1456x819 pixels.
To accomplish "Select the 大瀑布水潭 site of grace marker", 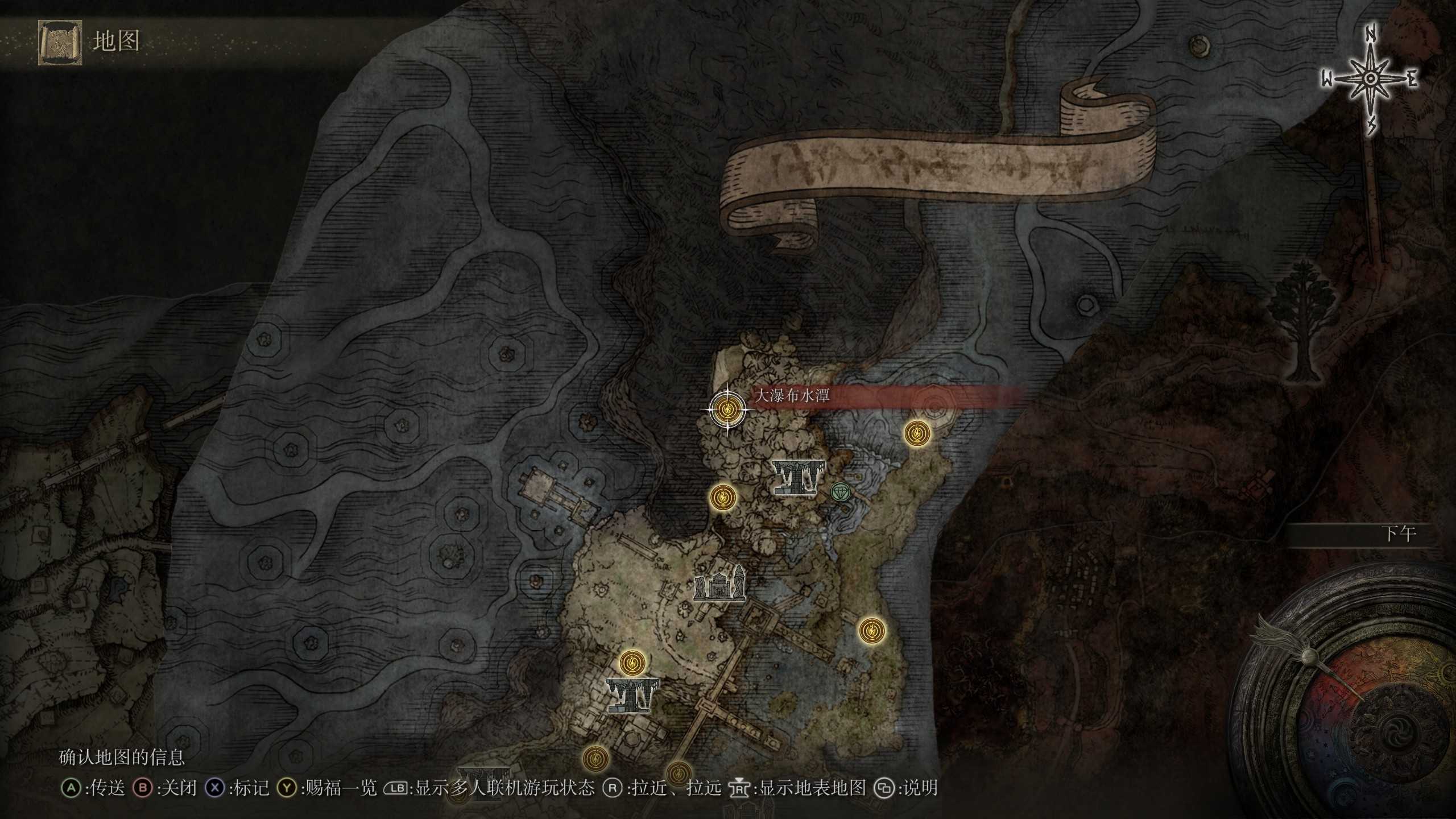I will (728, 409).
